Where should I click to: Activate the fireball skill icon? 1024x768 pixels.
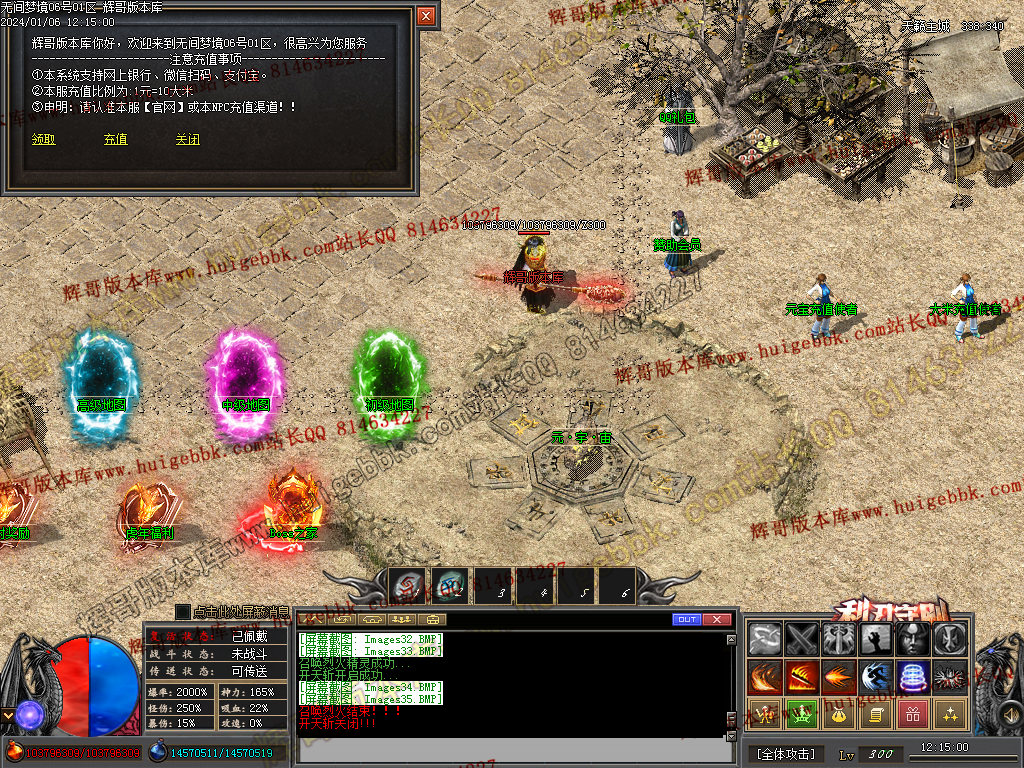tap(839, 677)
